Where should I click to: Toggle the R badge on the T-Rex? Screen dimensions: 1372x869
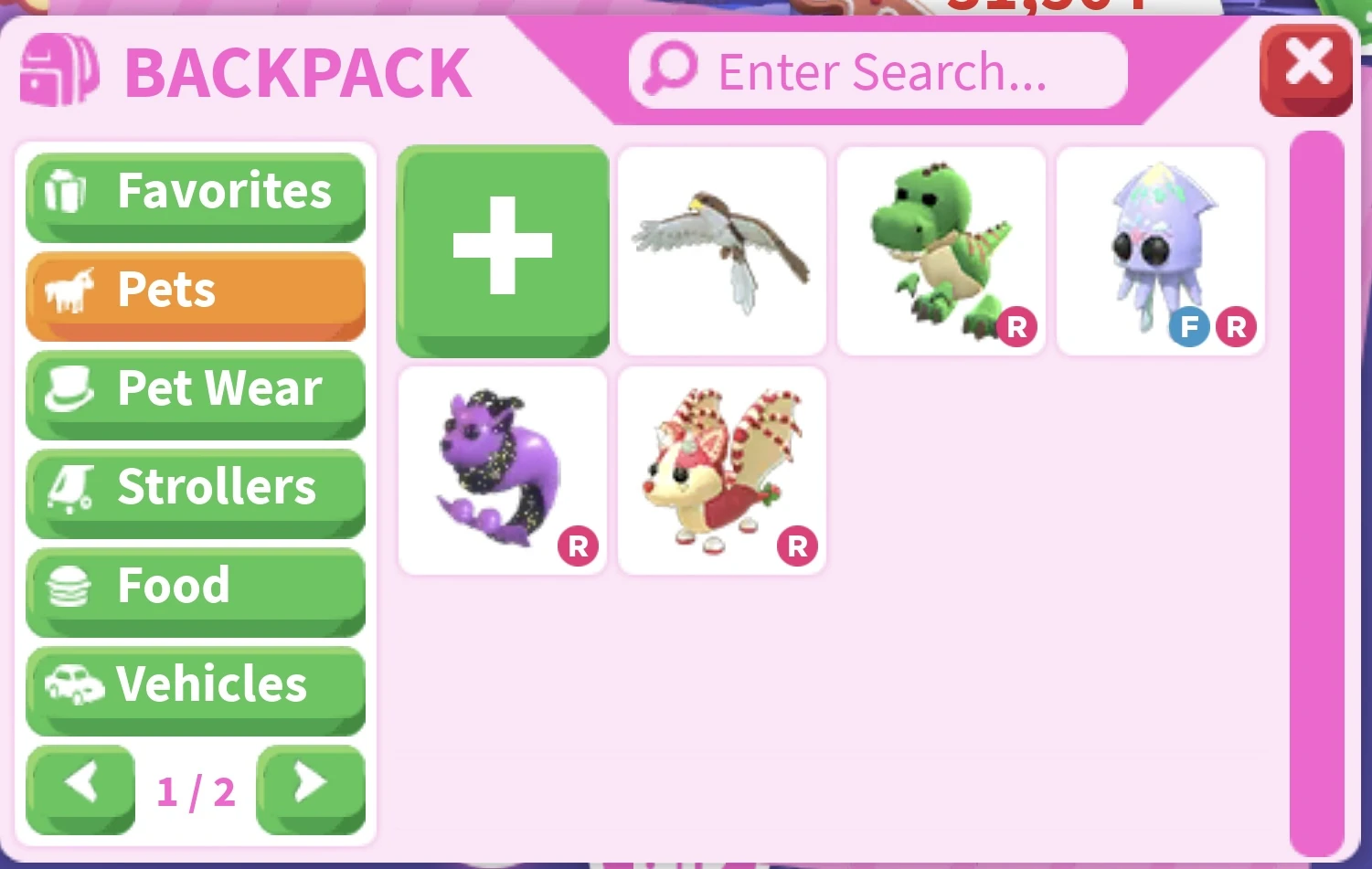[x=1017, y=326]
